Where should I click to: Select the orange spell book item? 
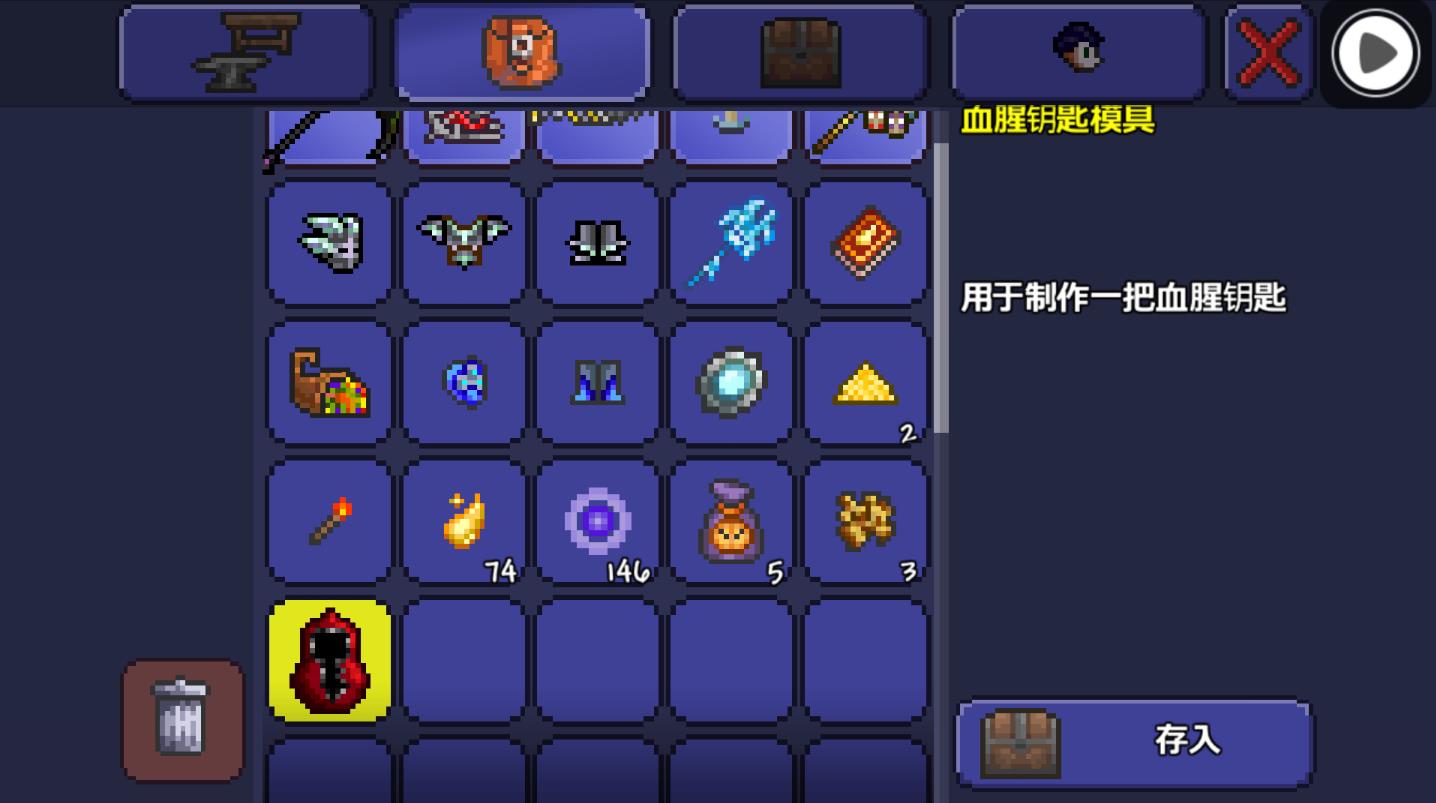(865, 243)
